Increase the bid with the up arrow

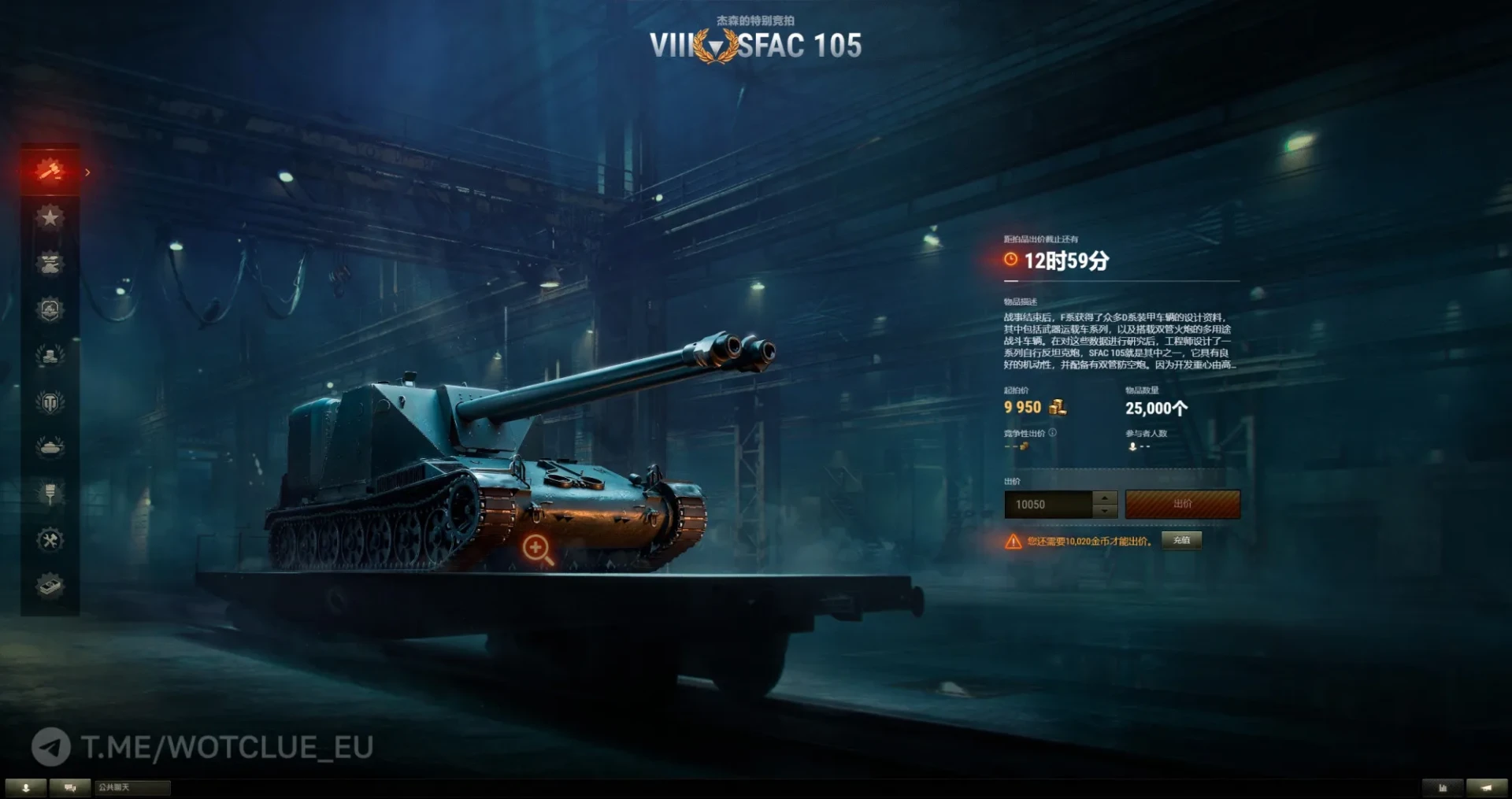[x=1105, y=498]
